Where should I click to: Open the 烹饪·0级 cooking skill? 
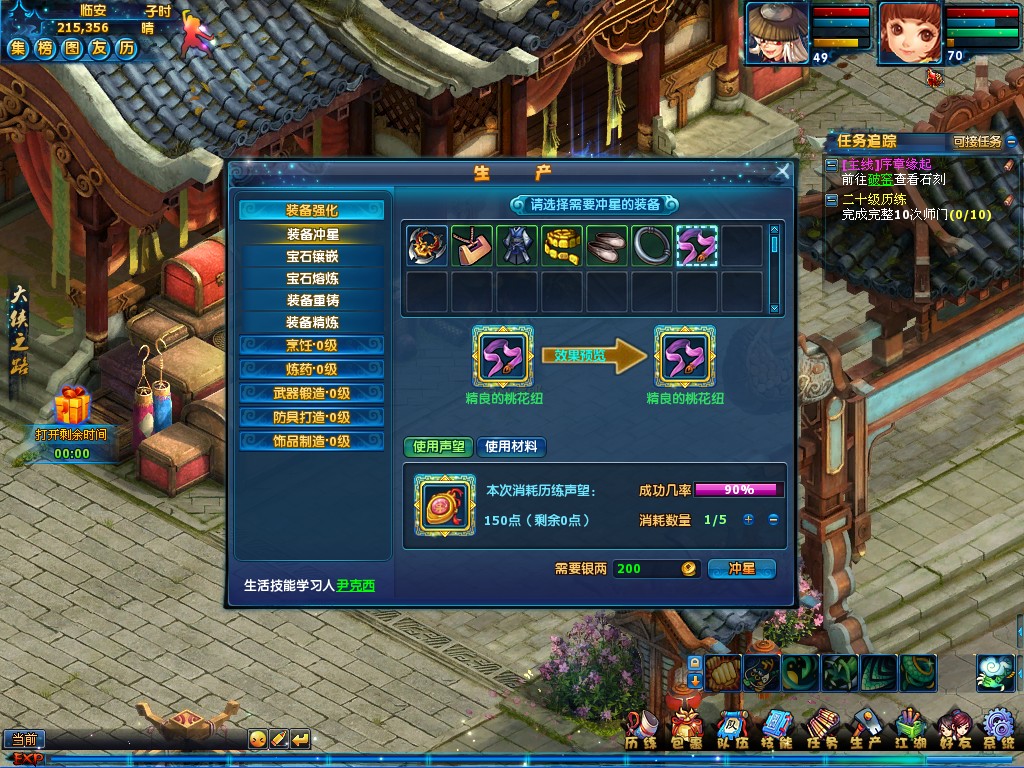point(312,346)
